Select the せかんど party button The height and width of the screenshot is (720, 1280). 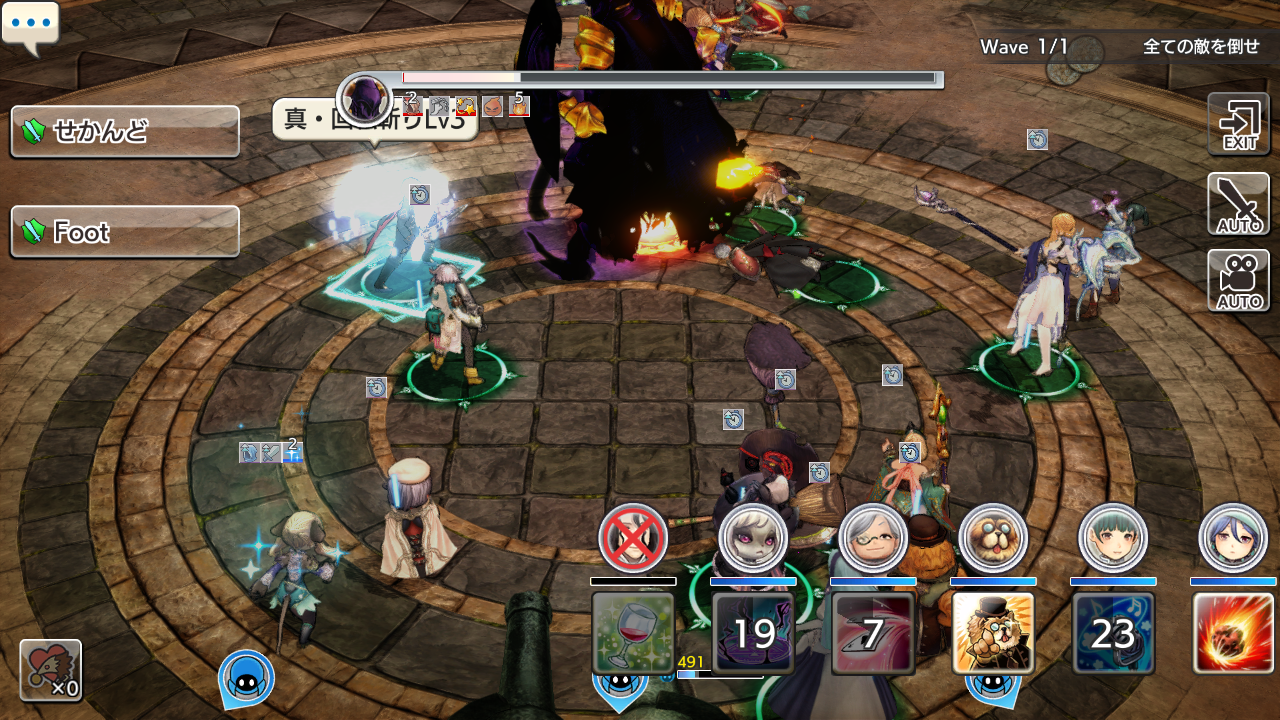(125, 131)
